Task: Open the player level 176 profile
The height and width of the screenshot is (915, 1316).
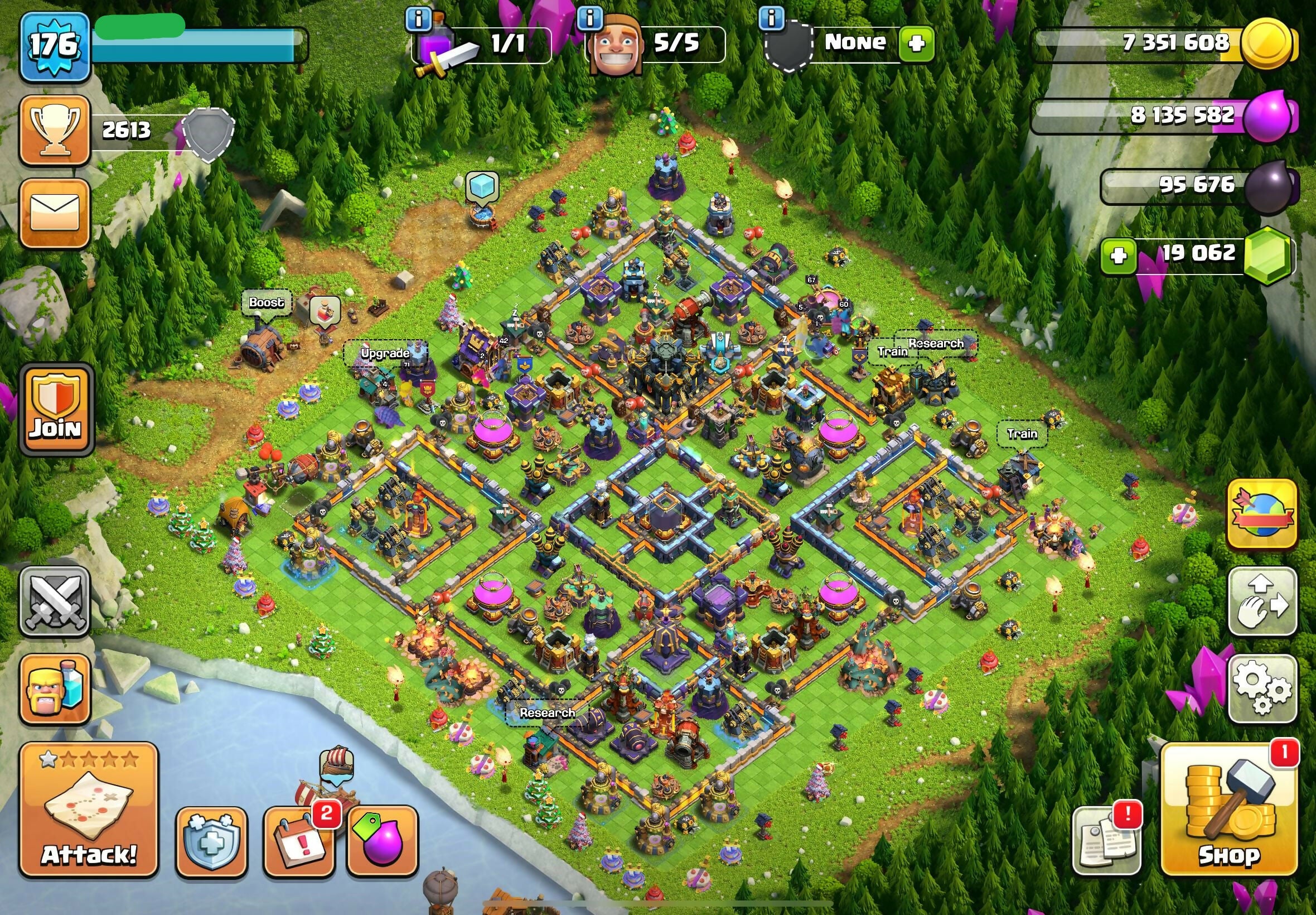Action: (55, 46)
